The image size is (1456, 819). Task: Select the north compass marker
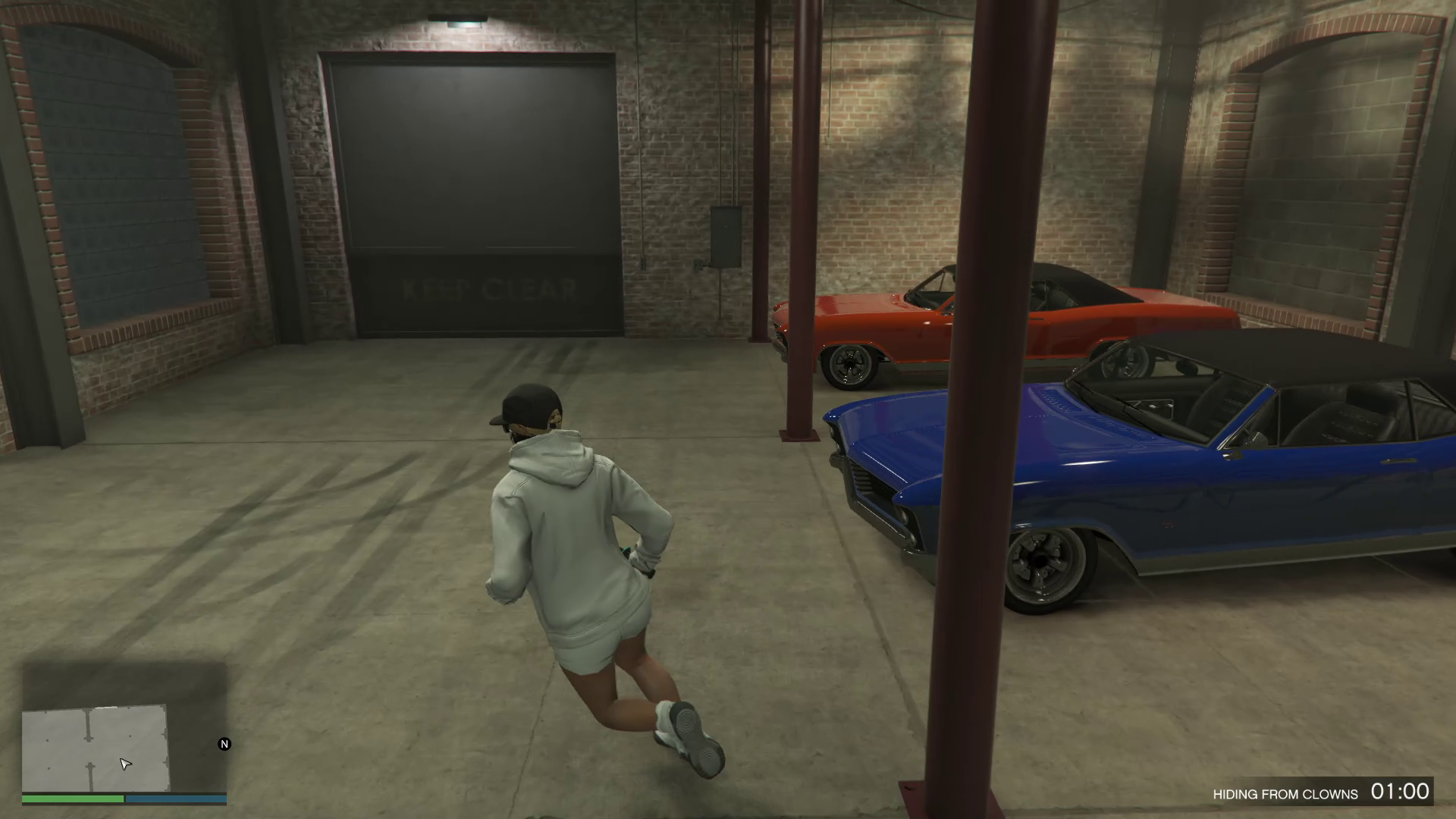coord(224,744)
